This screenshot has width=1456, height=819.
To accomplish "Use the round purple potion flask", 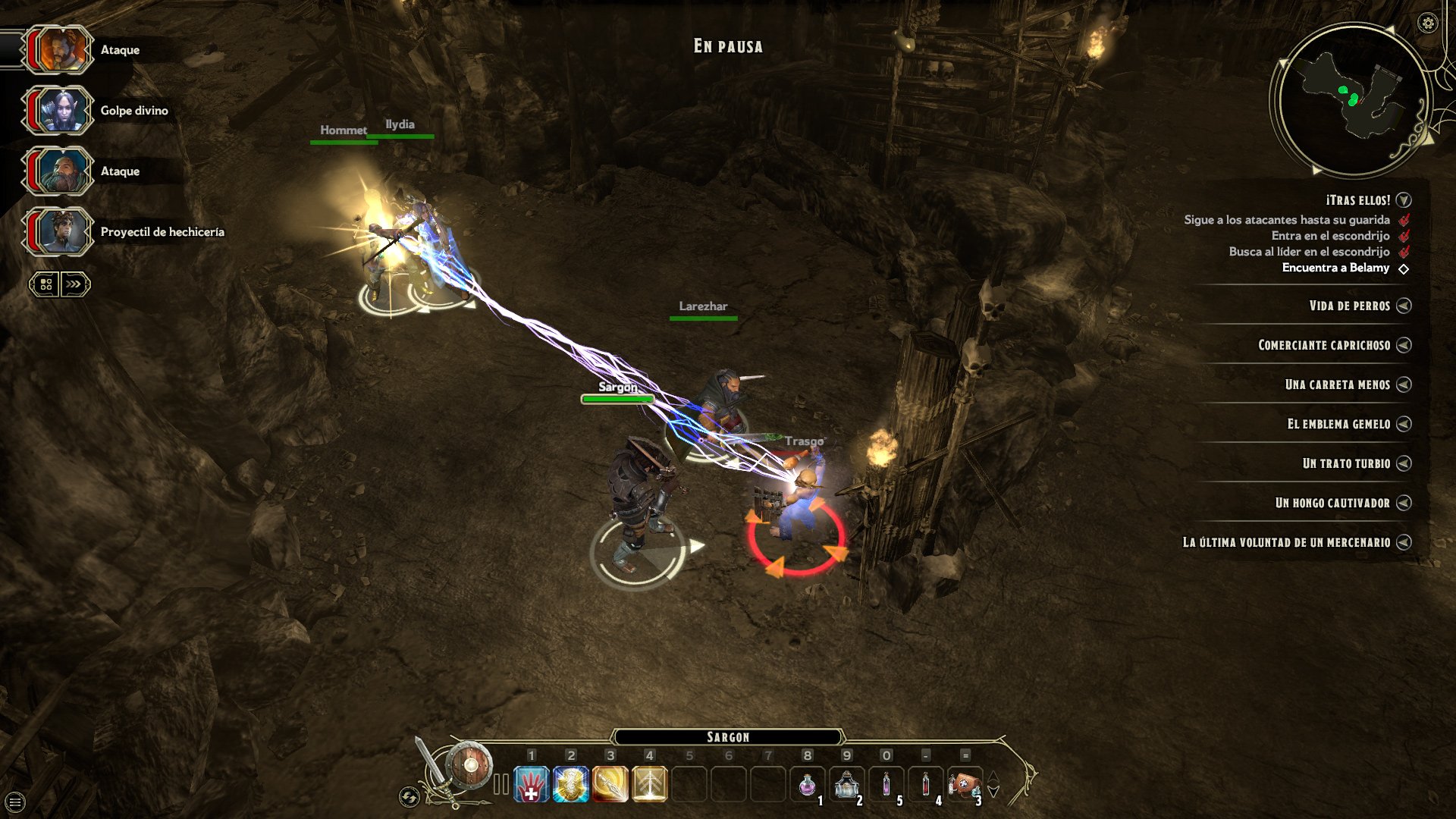I will [808, 785].
